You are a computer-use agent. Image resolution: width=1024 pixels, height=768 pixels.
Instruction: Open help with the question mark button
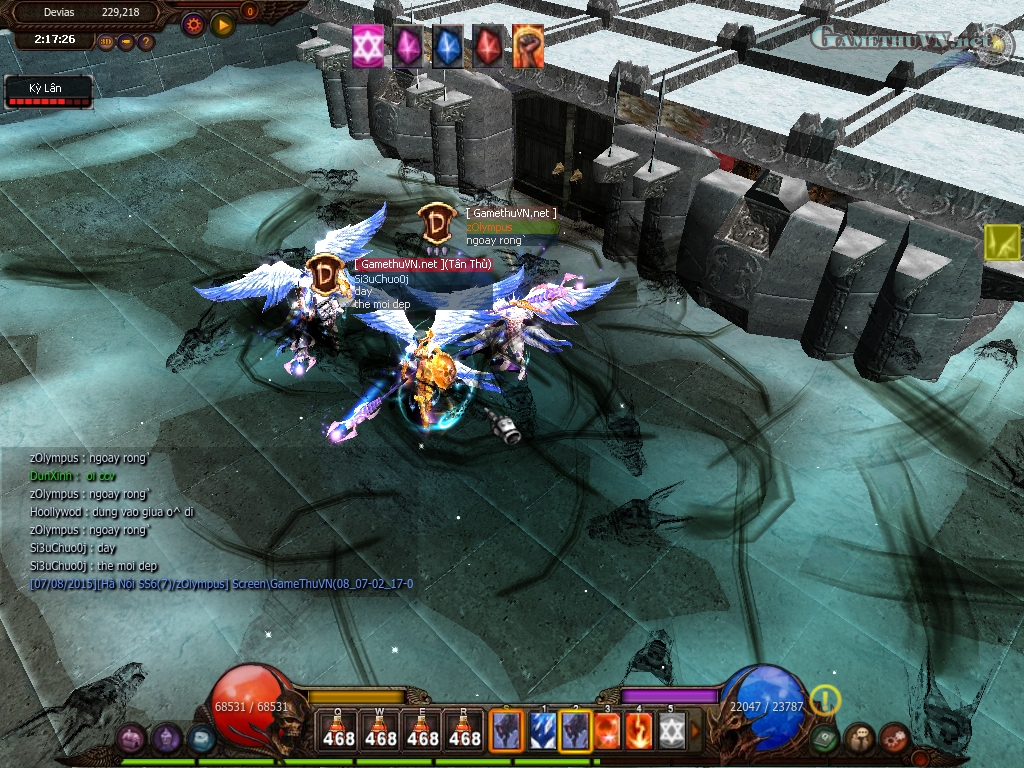coord(146,42)
